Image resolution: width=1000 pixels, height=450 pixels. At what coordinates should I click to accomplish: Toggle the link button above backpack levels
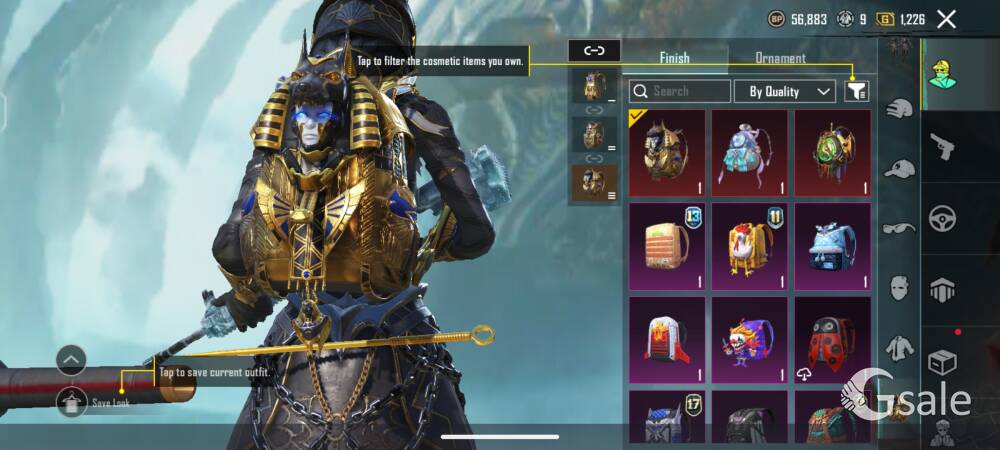pos(594,50)
